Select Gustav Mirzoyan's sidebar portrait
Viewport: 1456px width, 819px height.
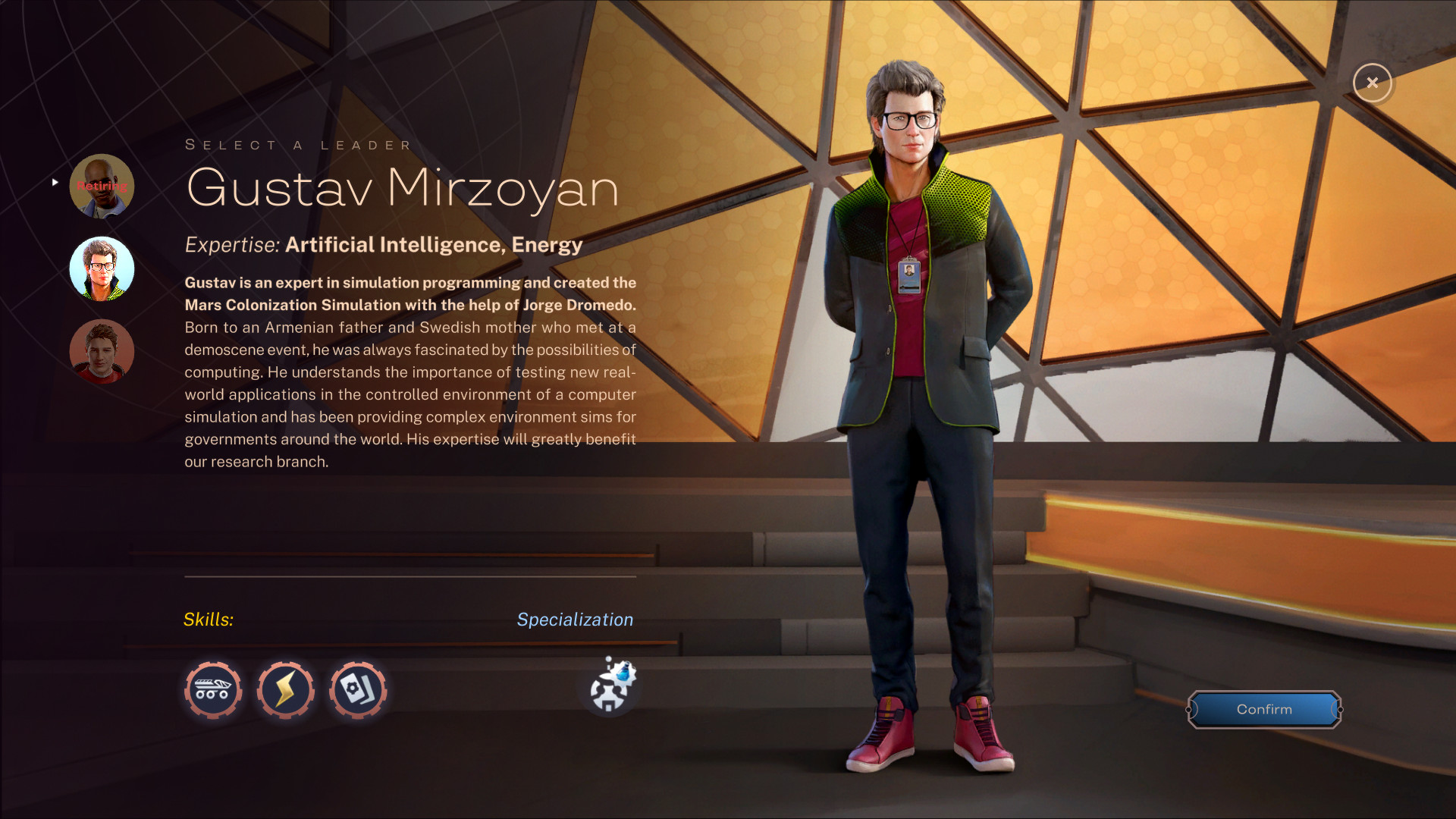pos(102,268)
